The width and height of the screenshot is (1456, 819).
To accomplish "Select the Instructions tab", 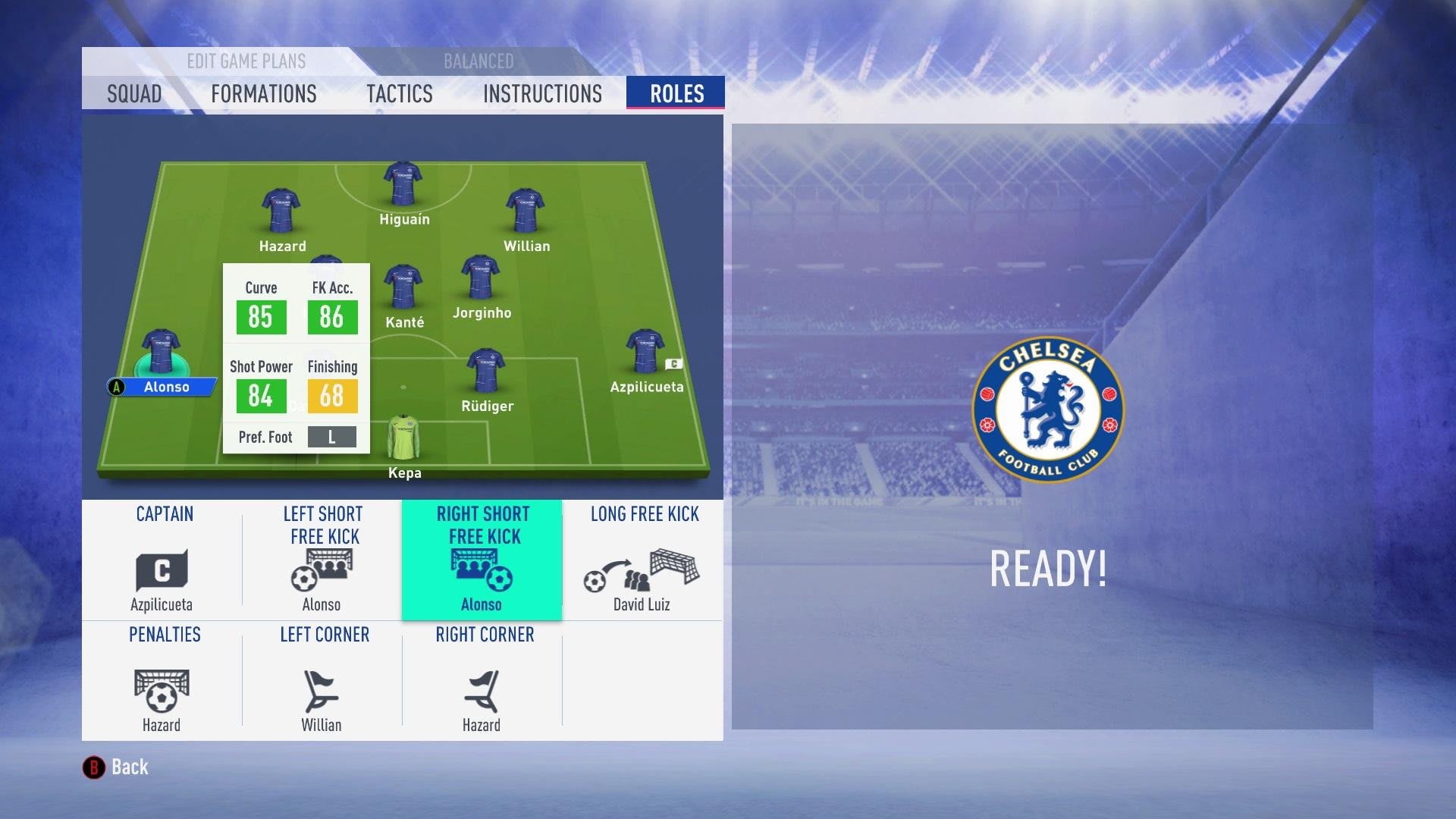I will [542, 94].
